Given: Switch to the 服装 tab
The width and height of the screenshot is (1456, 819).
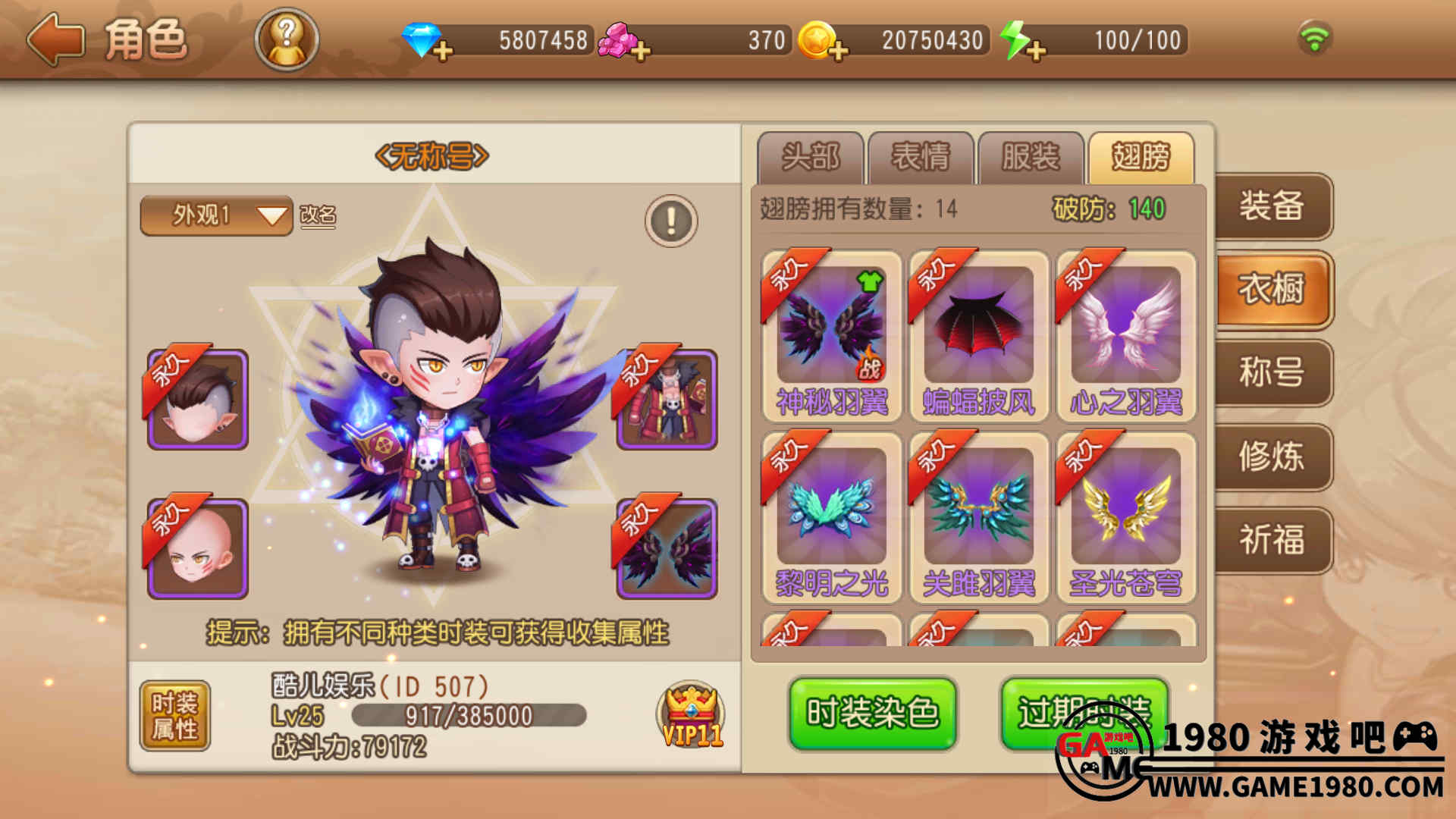Looking at the screenshot, I should (1031, 158).
